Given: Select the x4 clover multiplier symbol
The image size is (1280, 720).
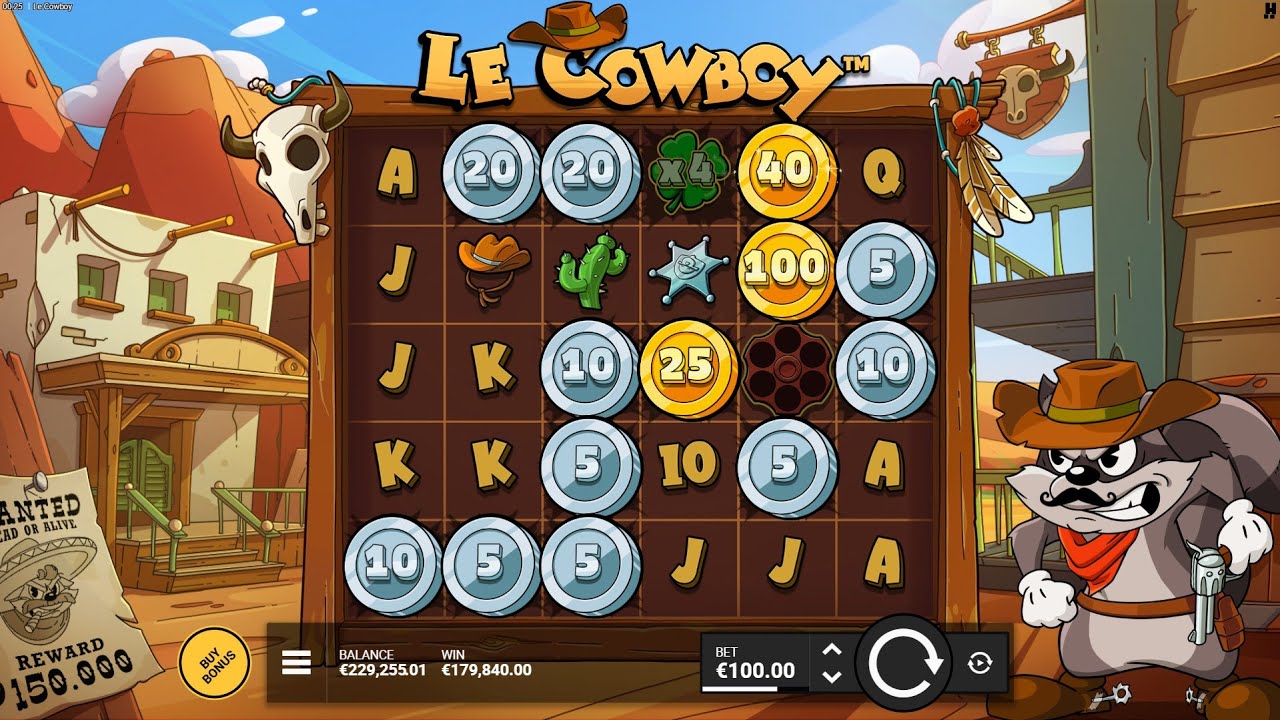Looking at the screenshot, I should coord(688,169).
